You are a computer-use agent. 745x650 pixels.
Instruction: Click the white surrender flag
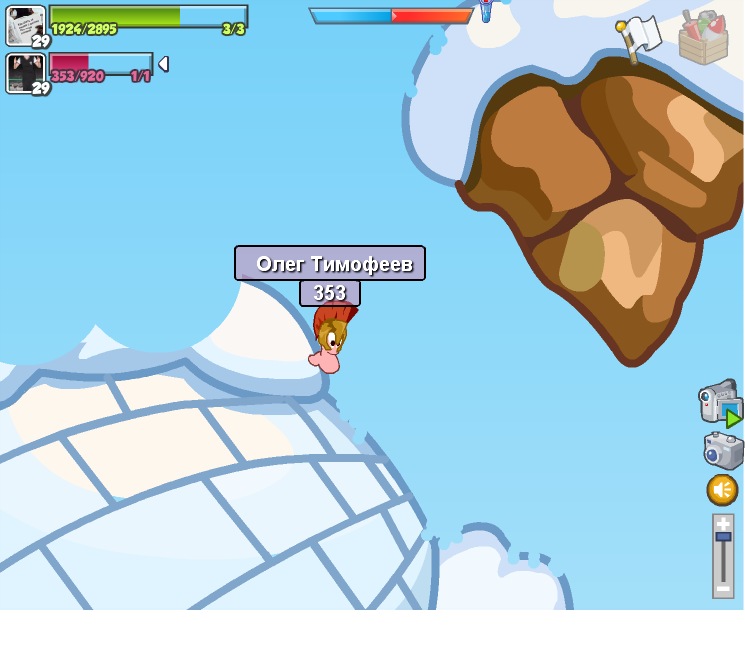[x=639, y=37]
